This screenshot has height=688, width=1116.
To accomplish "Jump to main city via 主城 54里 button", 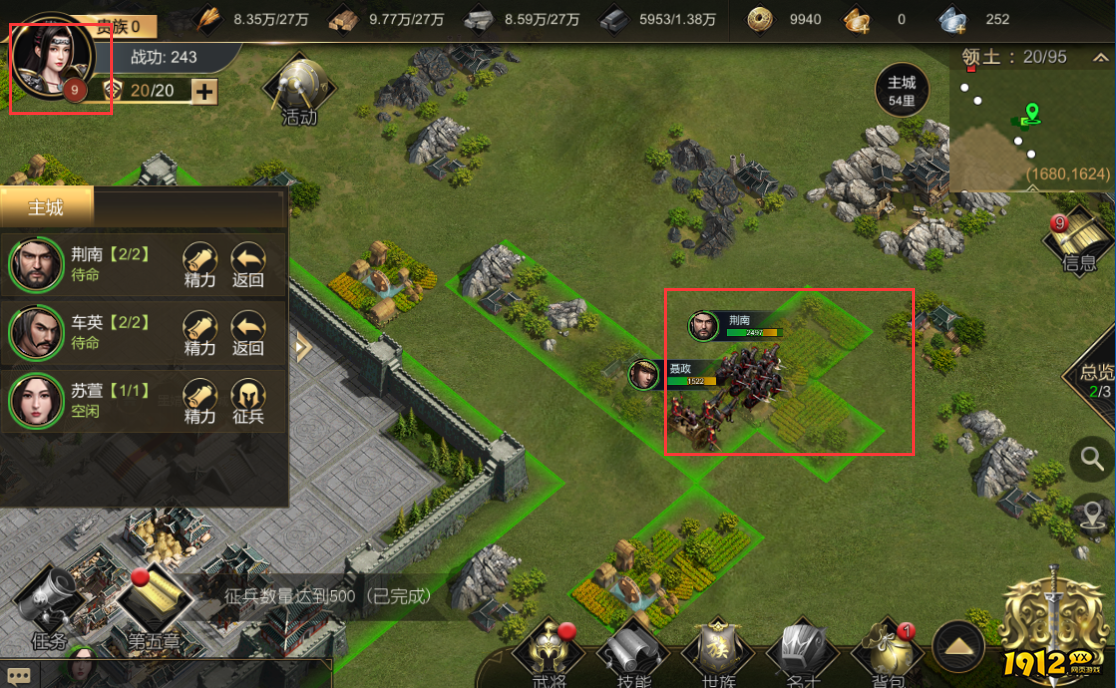I will 901,90.
